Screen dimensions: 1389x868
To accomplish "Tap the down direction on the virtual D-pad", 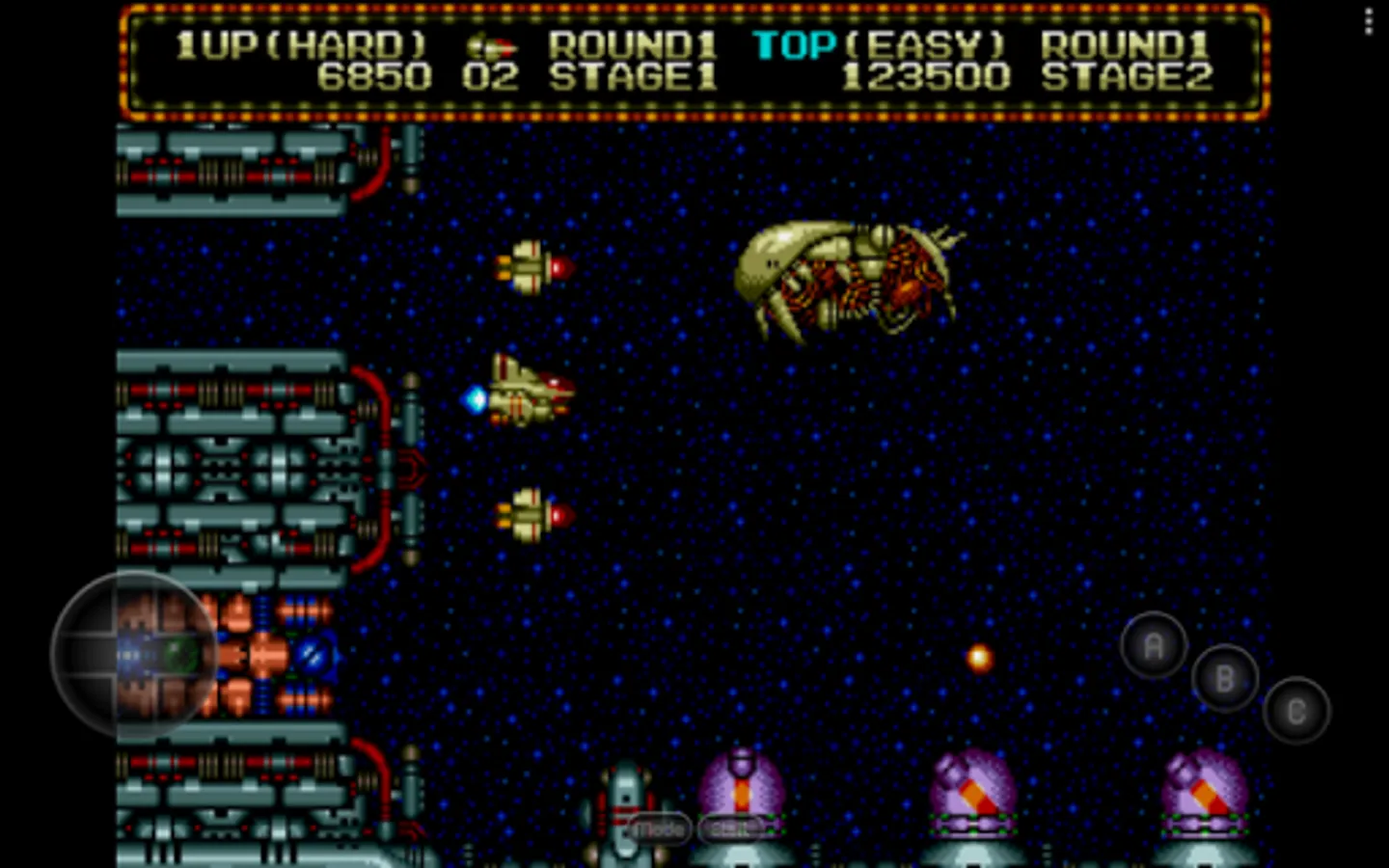I will [x=135, y=707].
